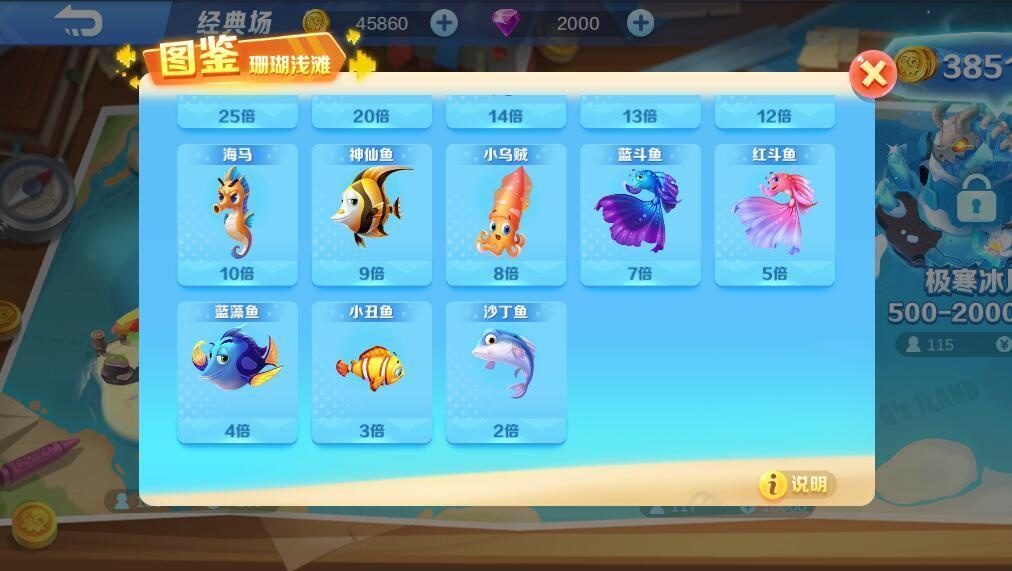The height and width of the screenshot is (571, 1012).
Task: Select the 红斗鱼 pink betta card
Action: tap(774, 214)
